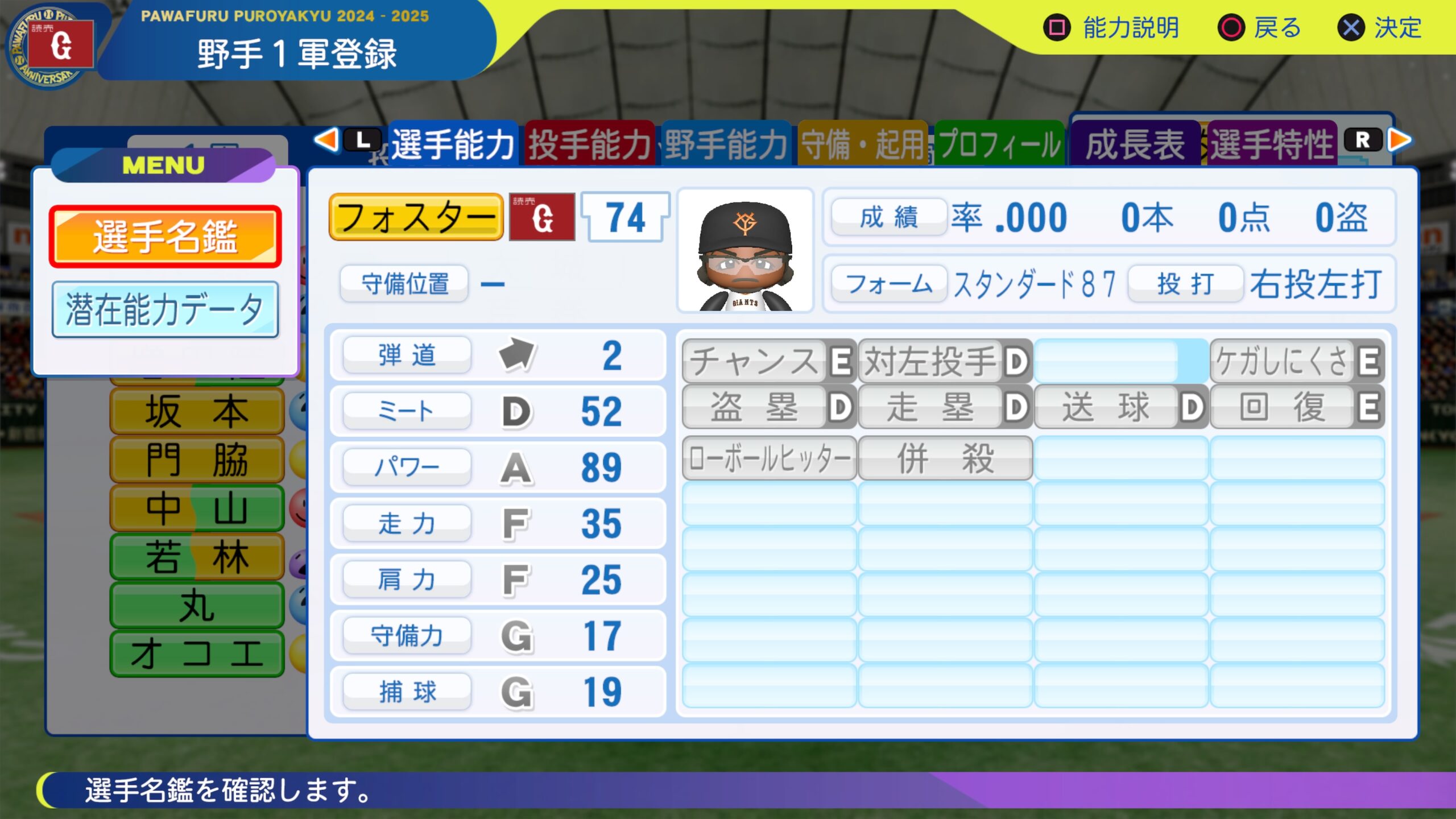
Task: Open the プロフィール tab
Action: pyautogui.click(x=999, y=144)
